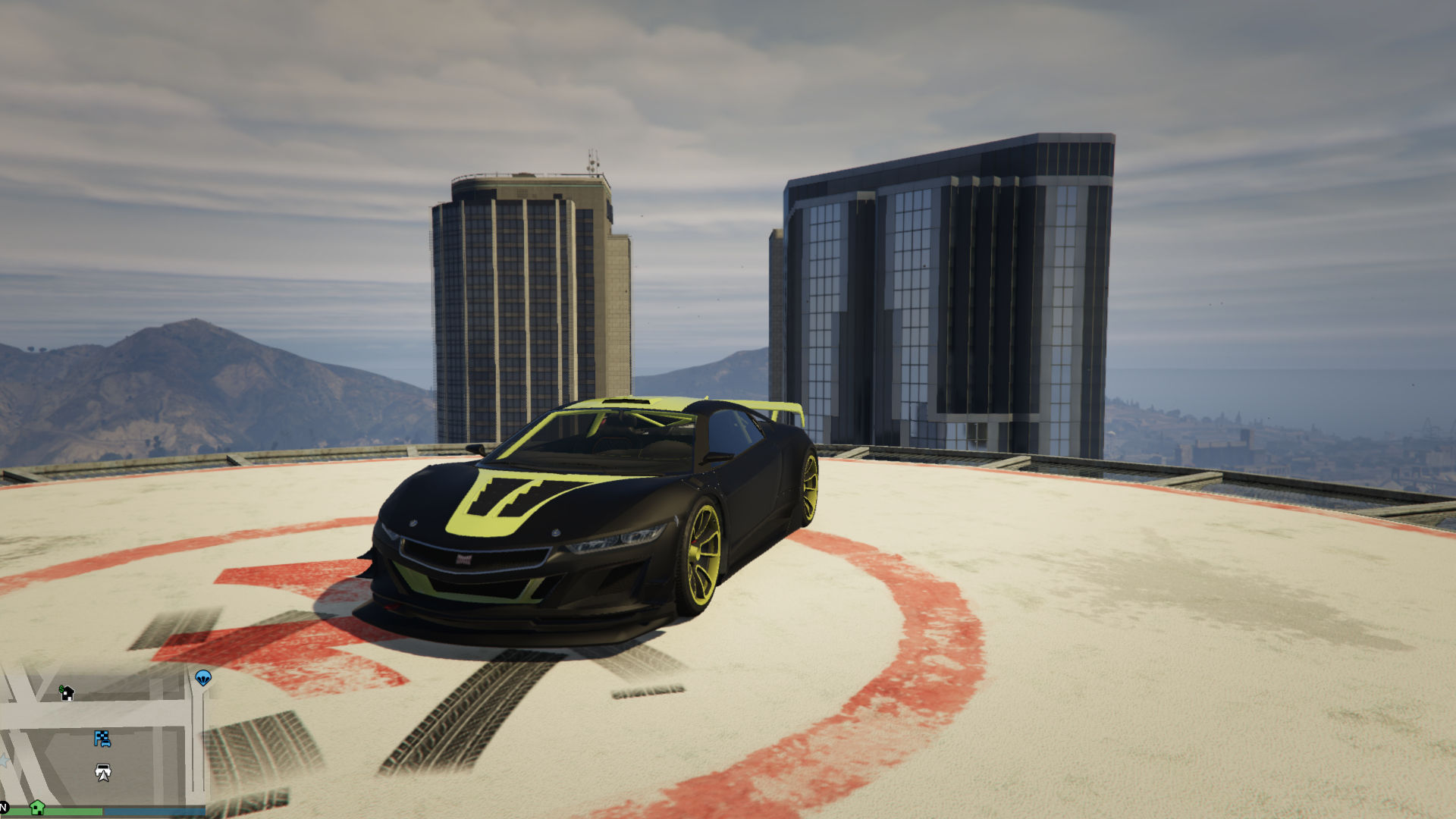The image size is (1456, 819).
Task: Click the white personal vehicle blip
Action: point(103,772)
